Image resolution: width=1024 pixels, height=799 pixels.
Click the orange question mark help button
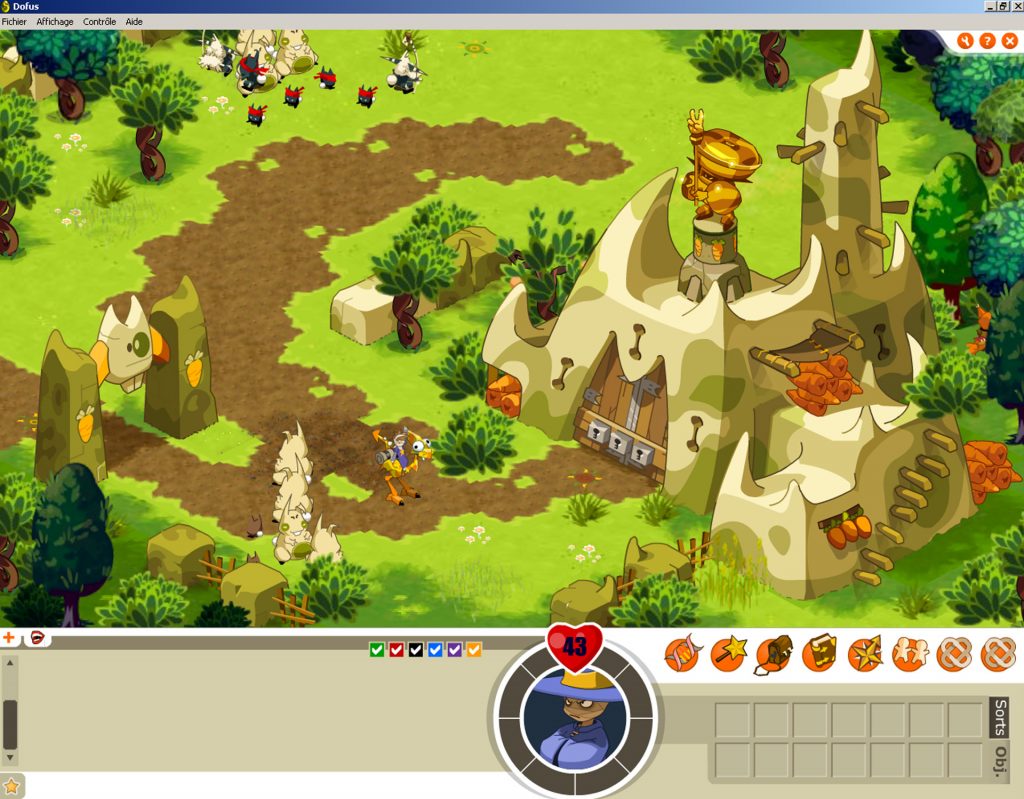click(987, 41)
